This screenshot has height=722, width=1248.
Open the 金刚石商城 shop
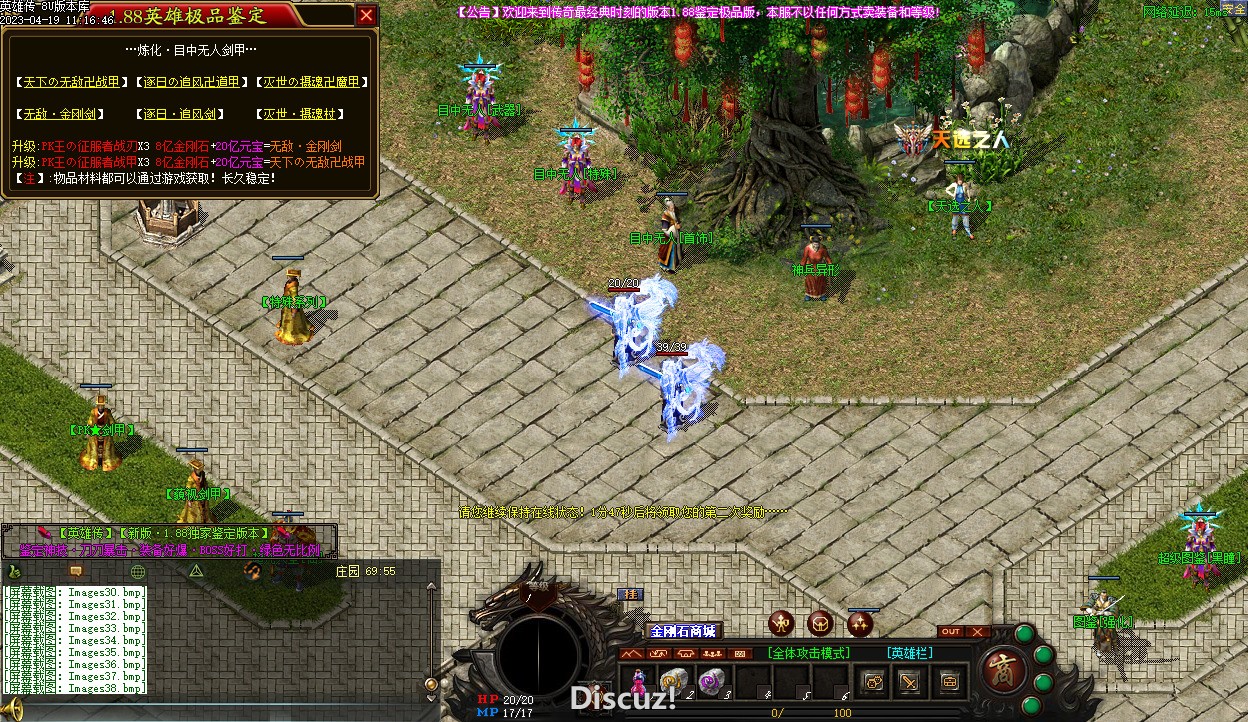click(683, 631)
